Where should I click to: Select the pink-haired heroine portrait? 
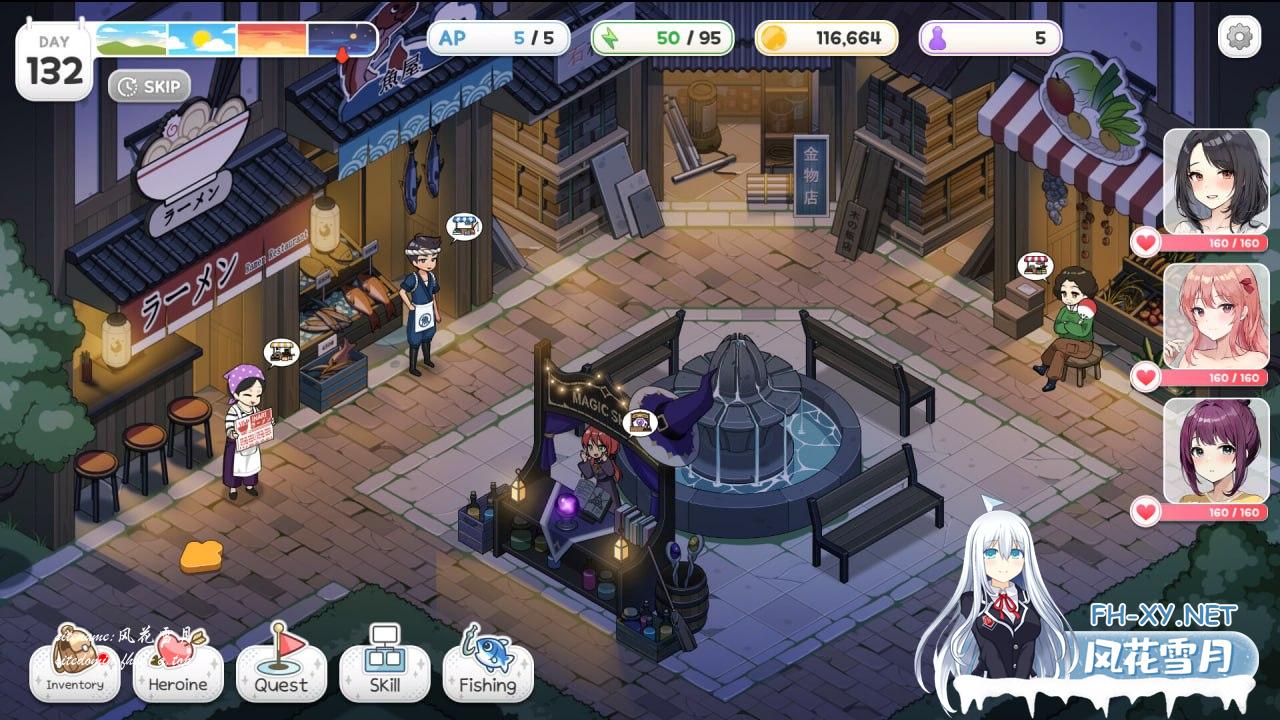[x=1215, y=317]
